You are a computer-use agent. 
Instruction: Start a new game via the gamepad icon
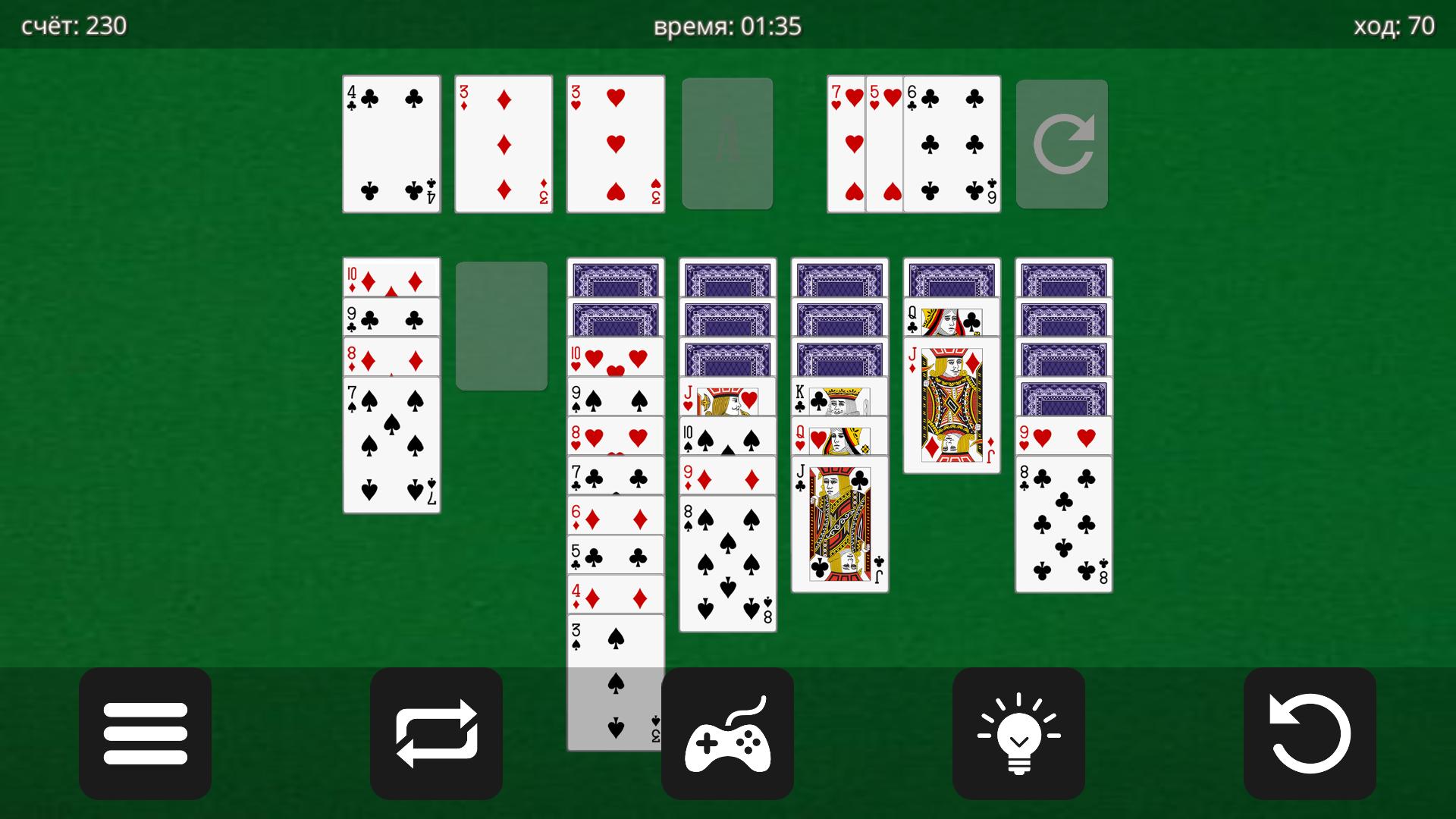point(727,733)
